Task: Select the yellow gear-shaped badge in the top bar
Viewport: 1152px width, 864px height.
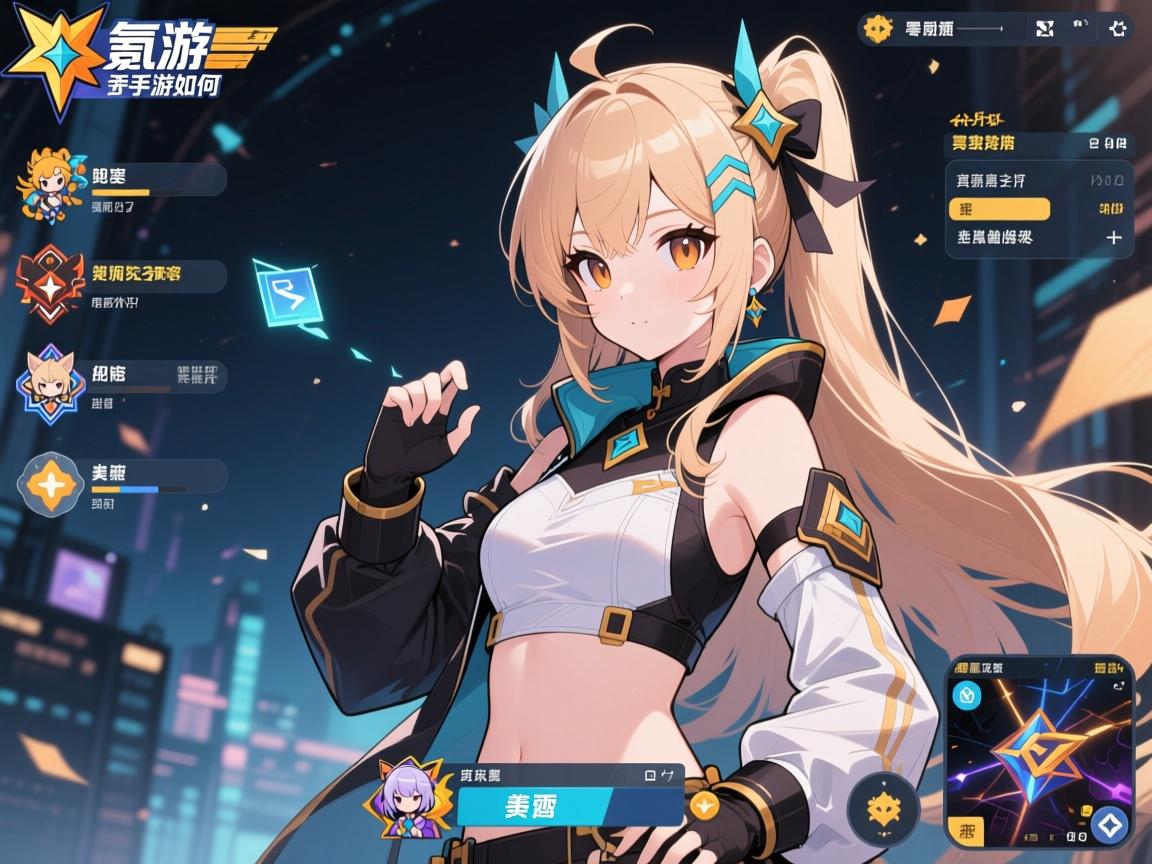Action: (878, 28)
